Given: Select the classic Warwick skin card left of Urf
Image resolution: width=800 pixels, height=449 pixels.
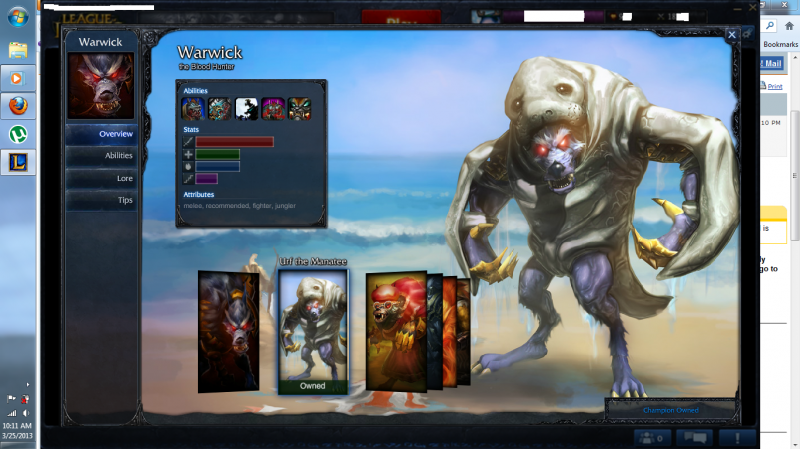Looking at the screenshot, I should pyautogui.click(x=228, y=330).
